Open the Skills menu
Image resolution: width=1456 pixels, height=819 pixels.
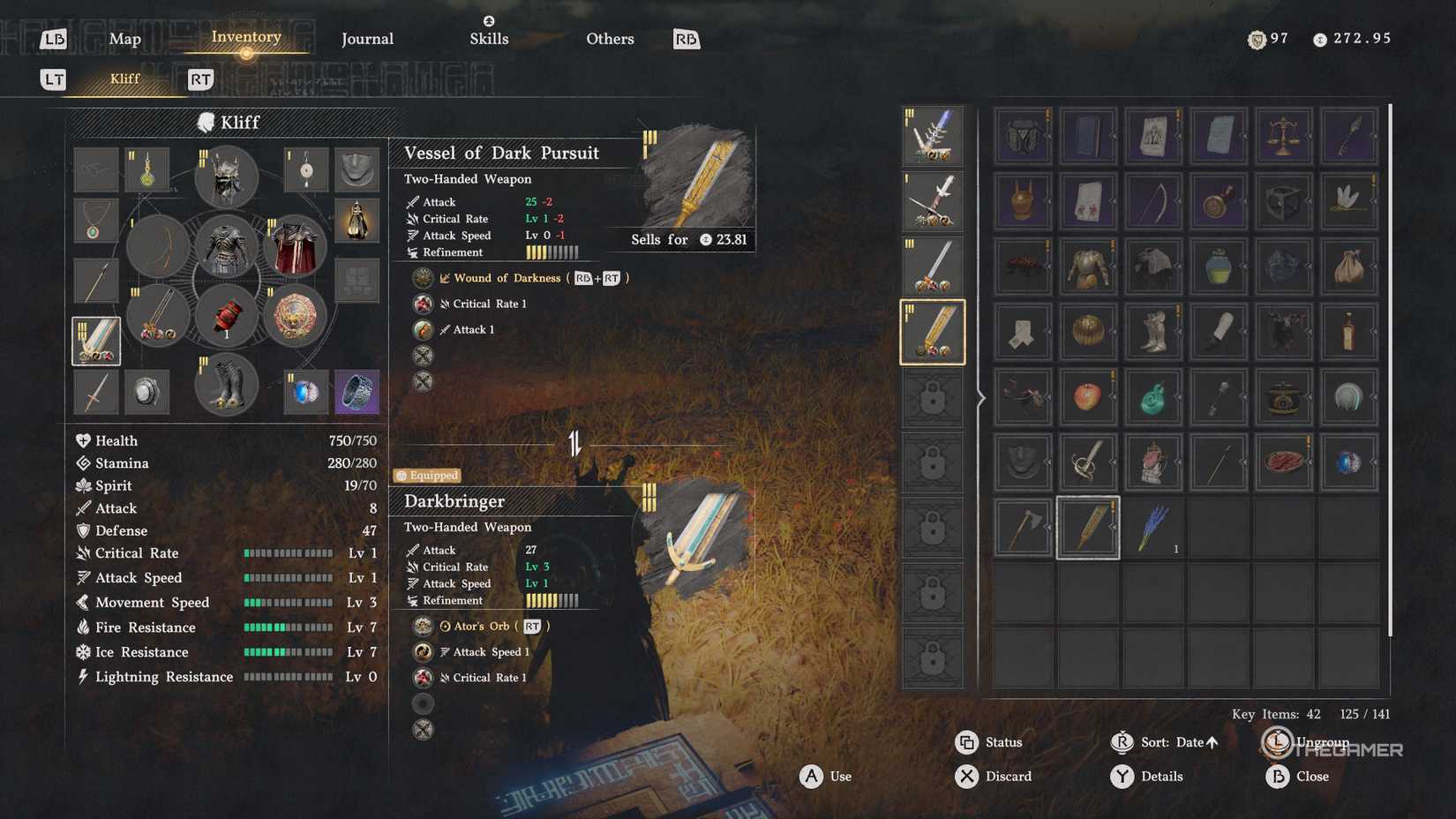(489, 39)
